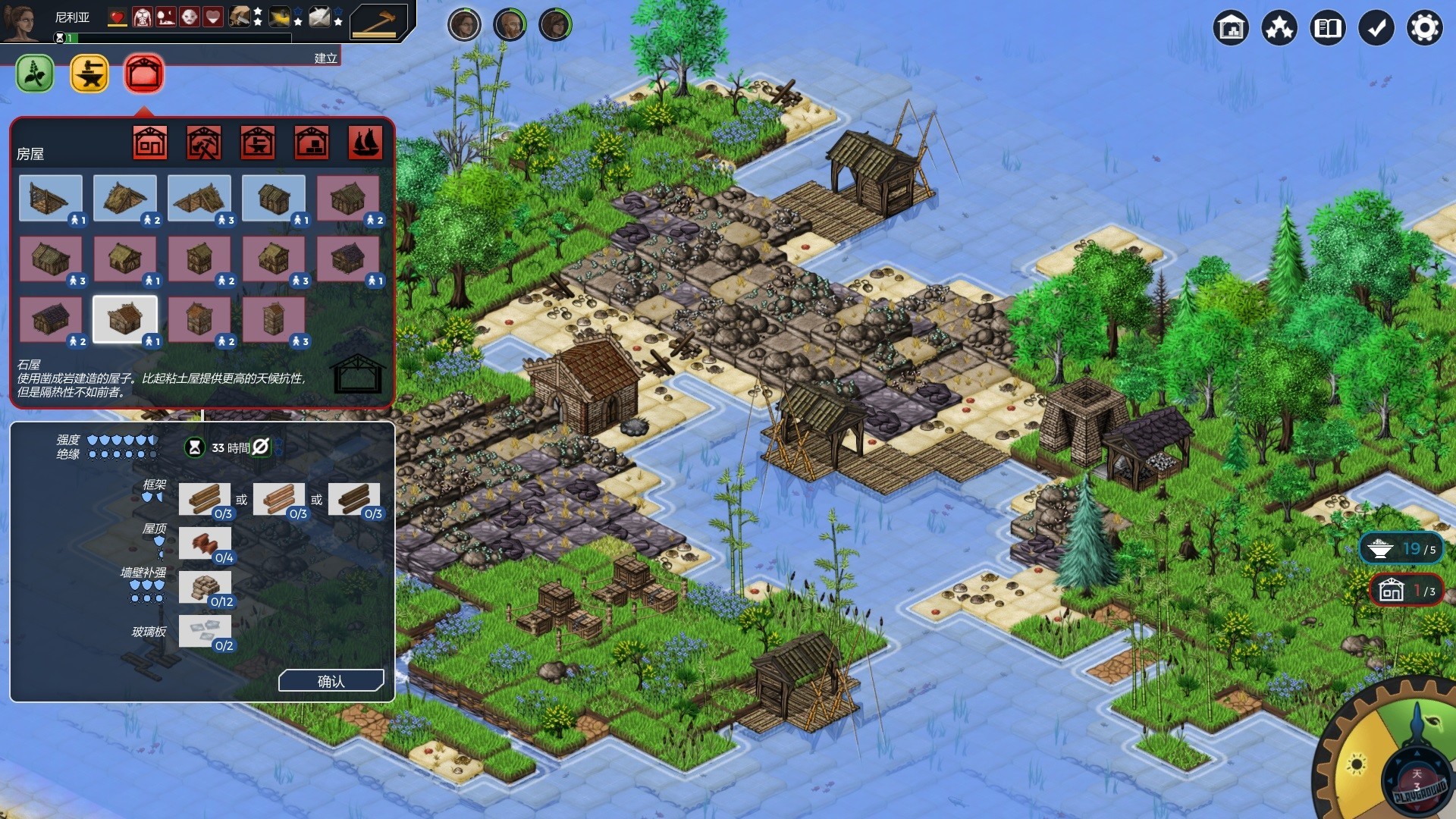Select the highlighted stone house thumbnail
Image resolution: width=1456 pixels, height=819 pixels.
[125, 318]
